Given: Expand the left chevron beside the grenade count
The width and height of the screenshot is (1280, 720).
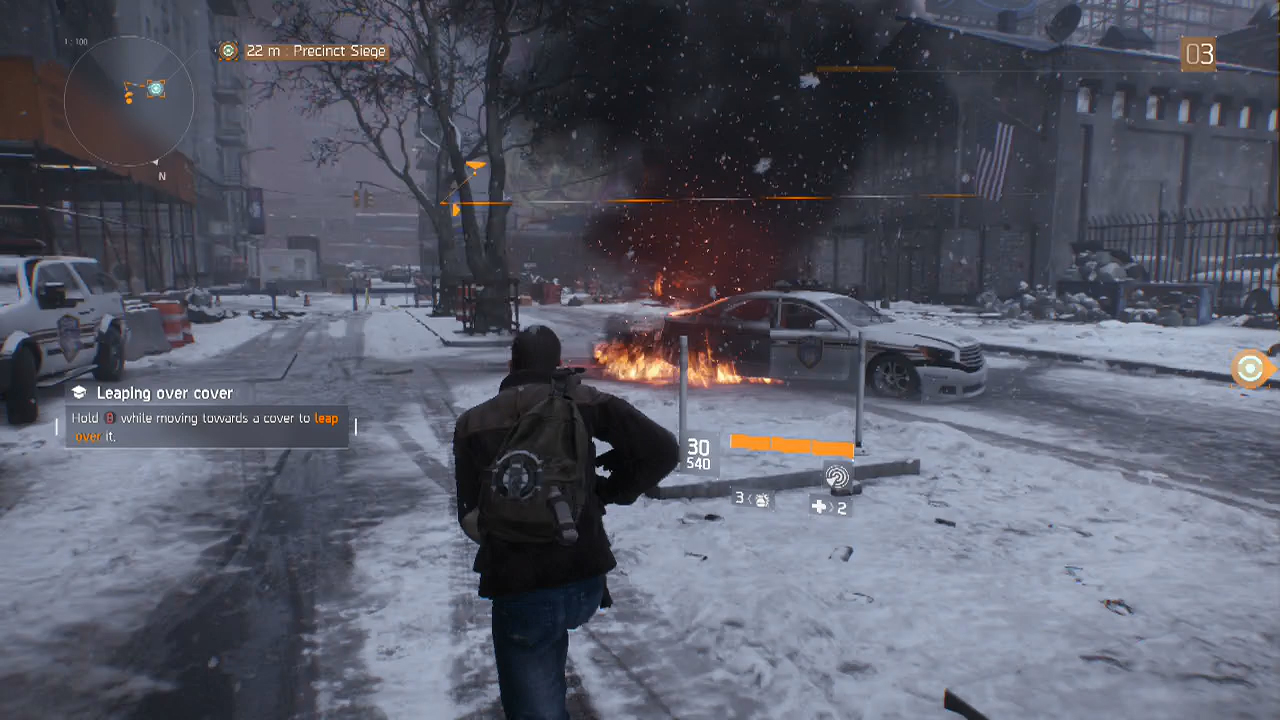Looking at the screenshot, I should point(750,499).
